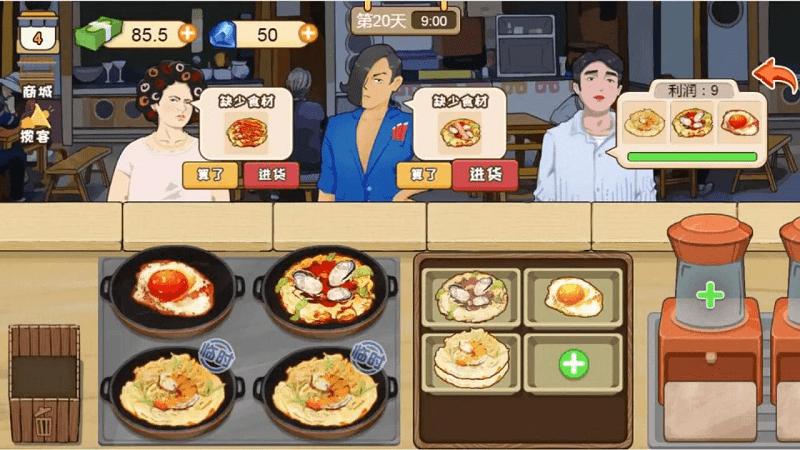The width and height of the screenshot is (800, 450).
Task: Open the 商城 shop
Action: (x=37, y=90)
